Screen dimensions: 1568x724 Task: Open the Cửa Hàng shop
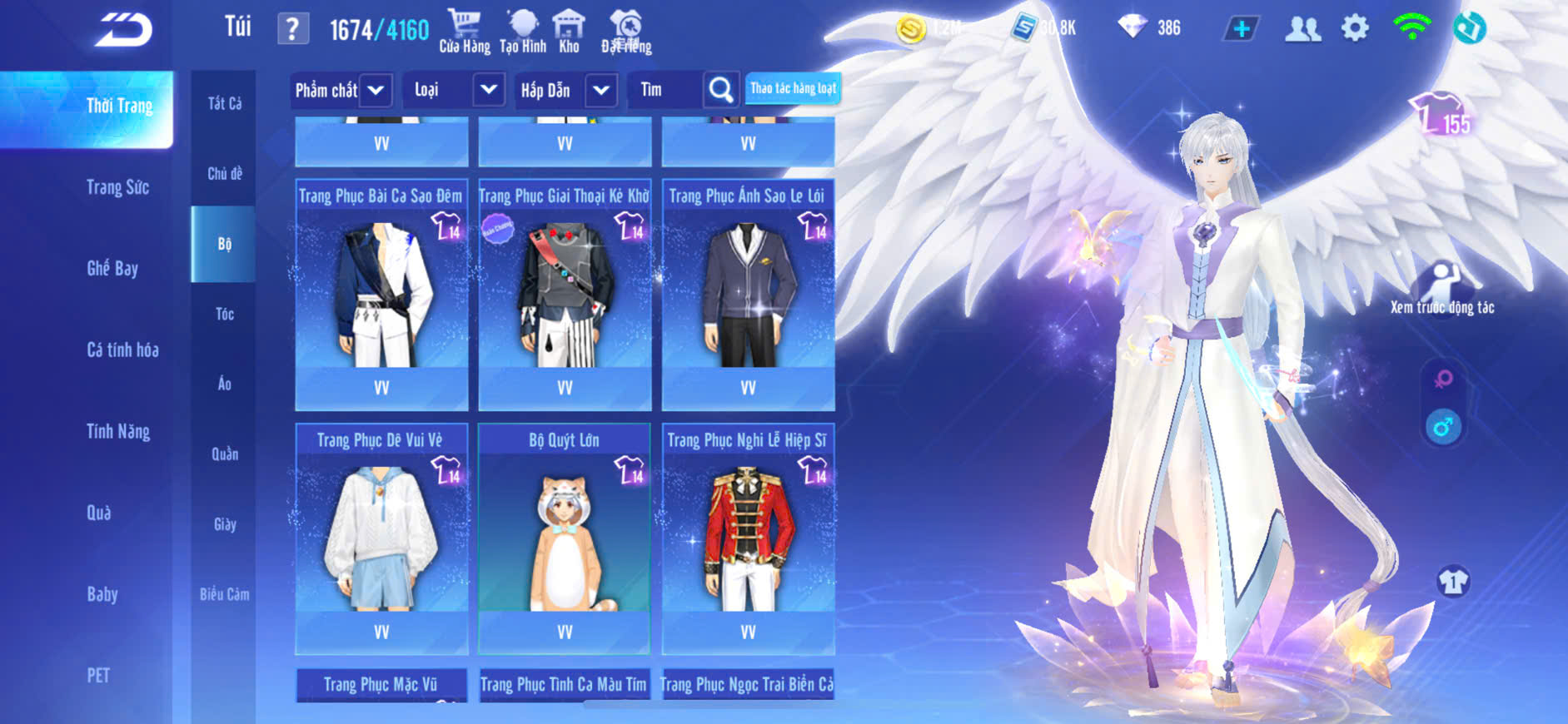pos(464,32)
